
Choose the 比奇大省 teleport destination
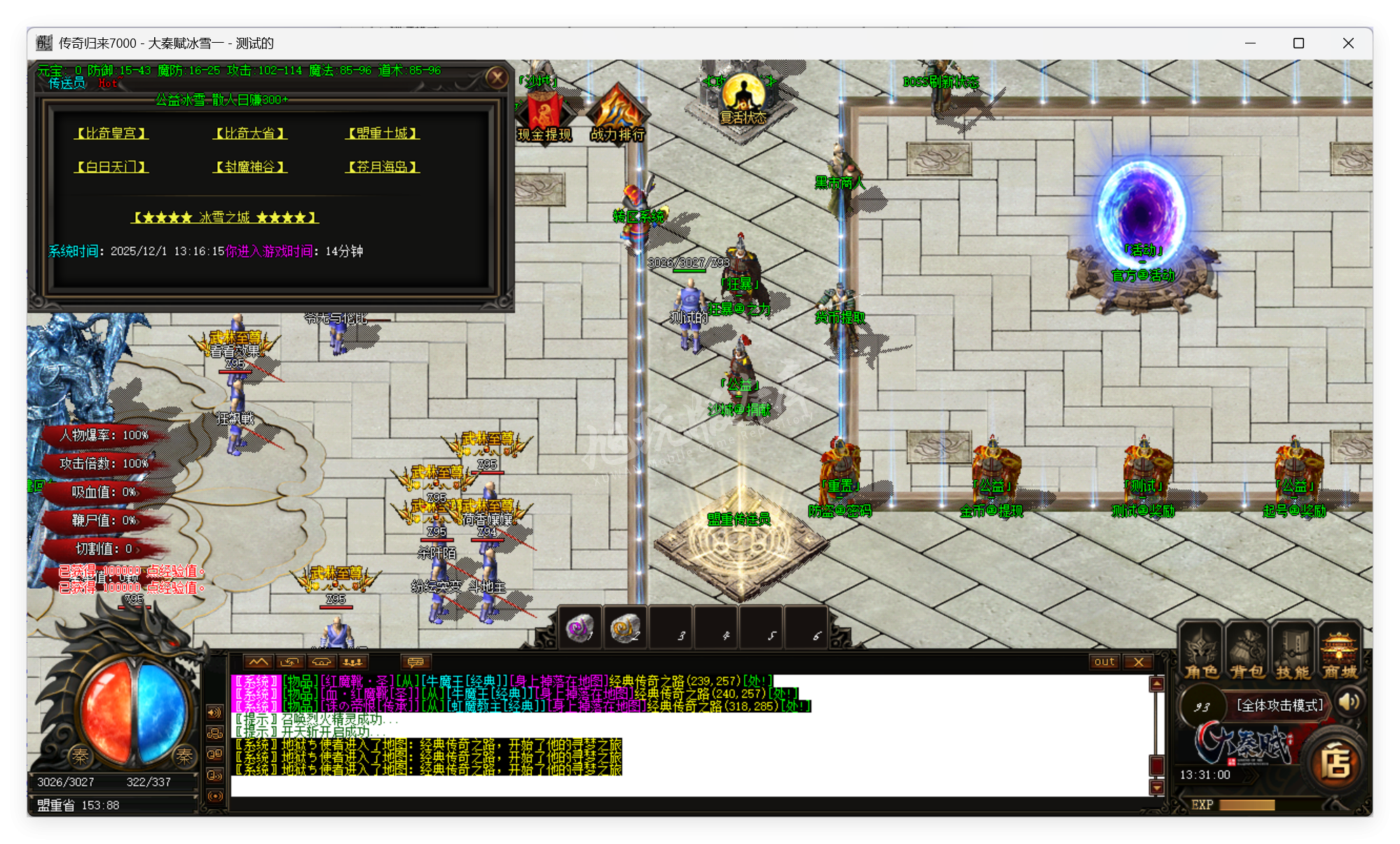[250, 133]
